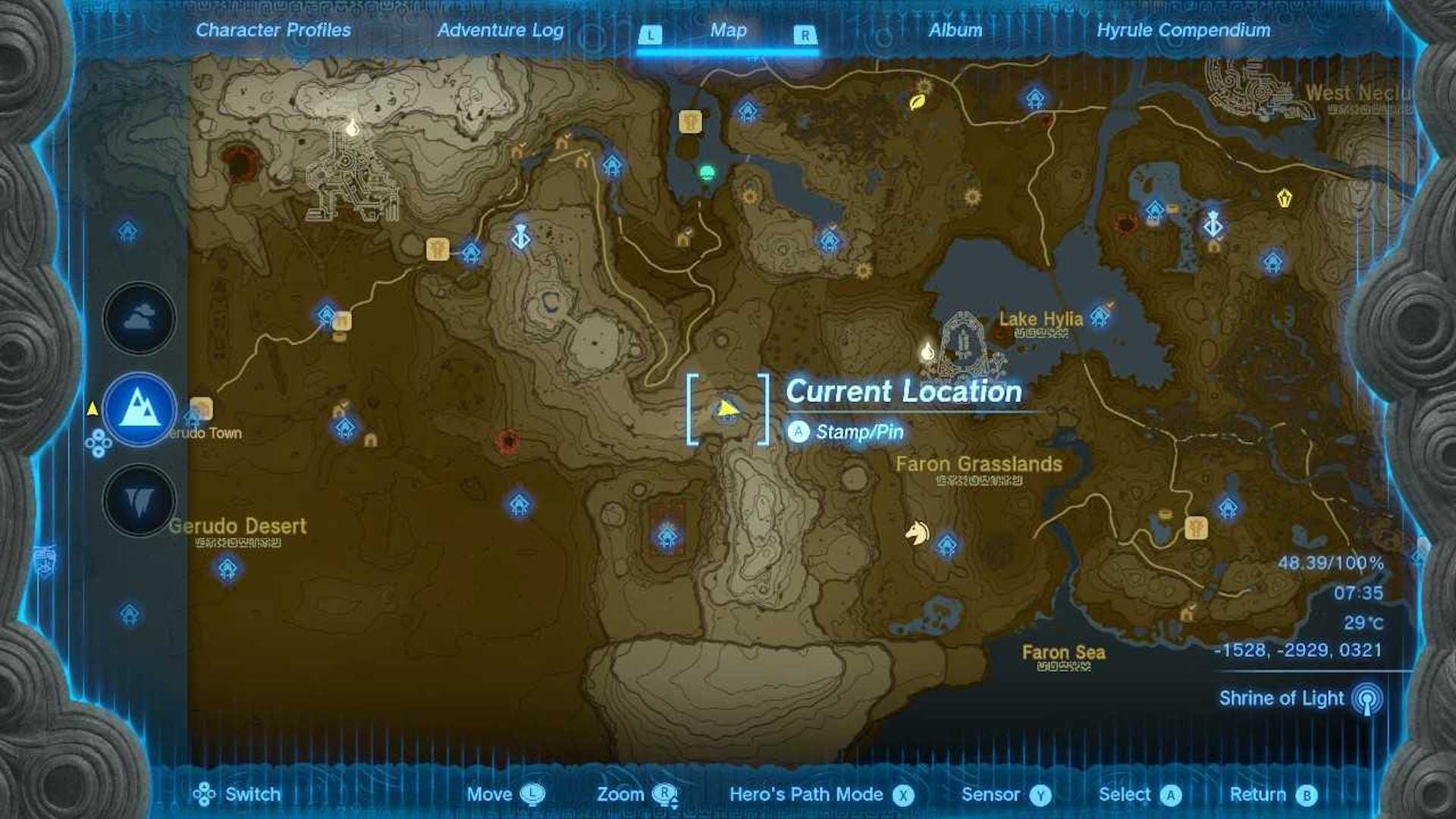1456x819 pixels.
Task: Select the Depths map layer icon
Action: pos(138,501)
